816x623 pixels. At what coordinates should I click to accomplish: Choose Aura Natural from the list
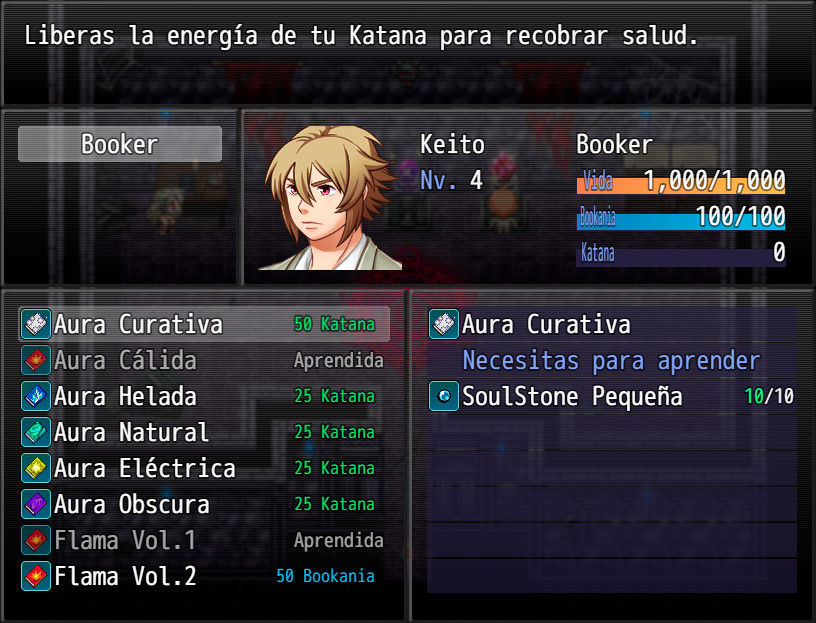[203, 432]
